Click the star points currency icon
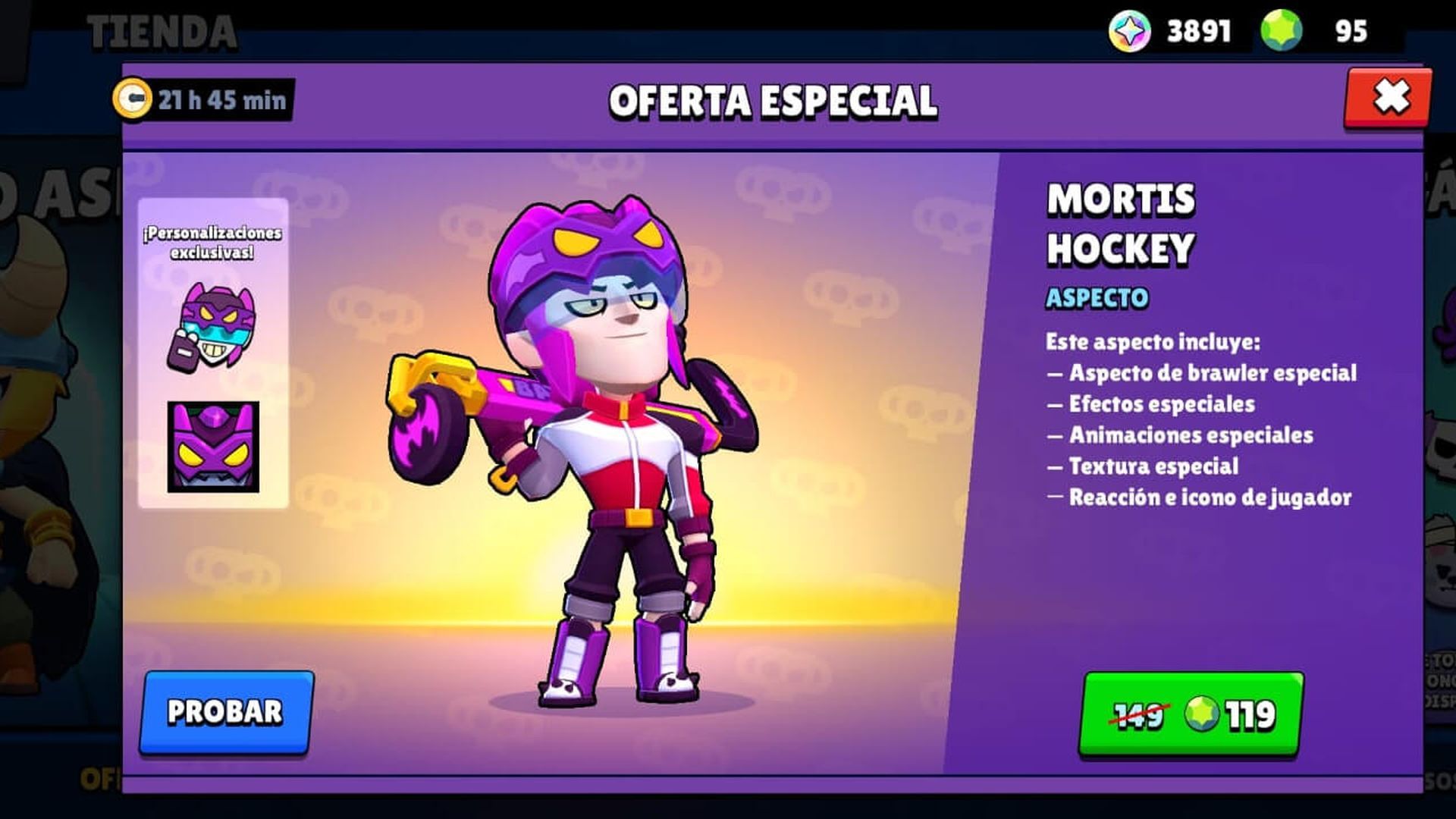The height and width of the screenshot is (819, 1456). (x=1129, y=29)
